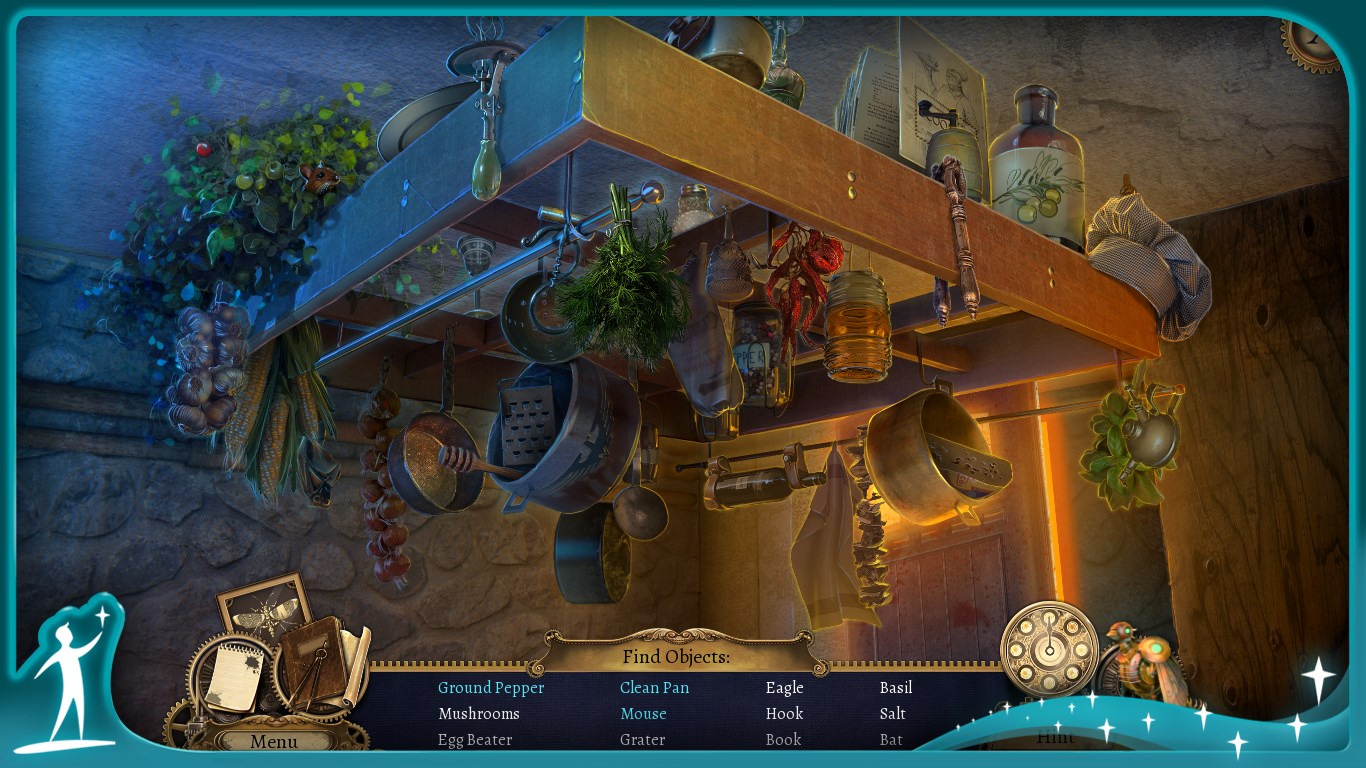Click the brass dial clock gadget
Viewport: 1366px width, 768px height.
coord(1049,649)
